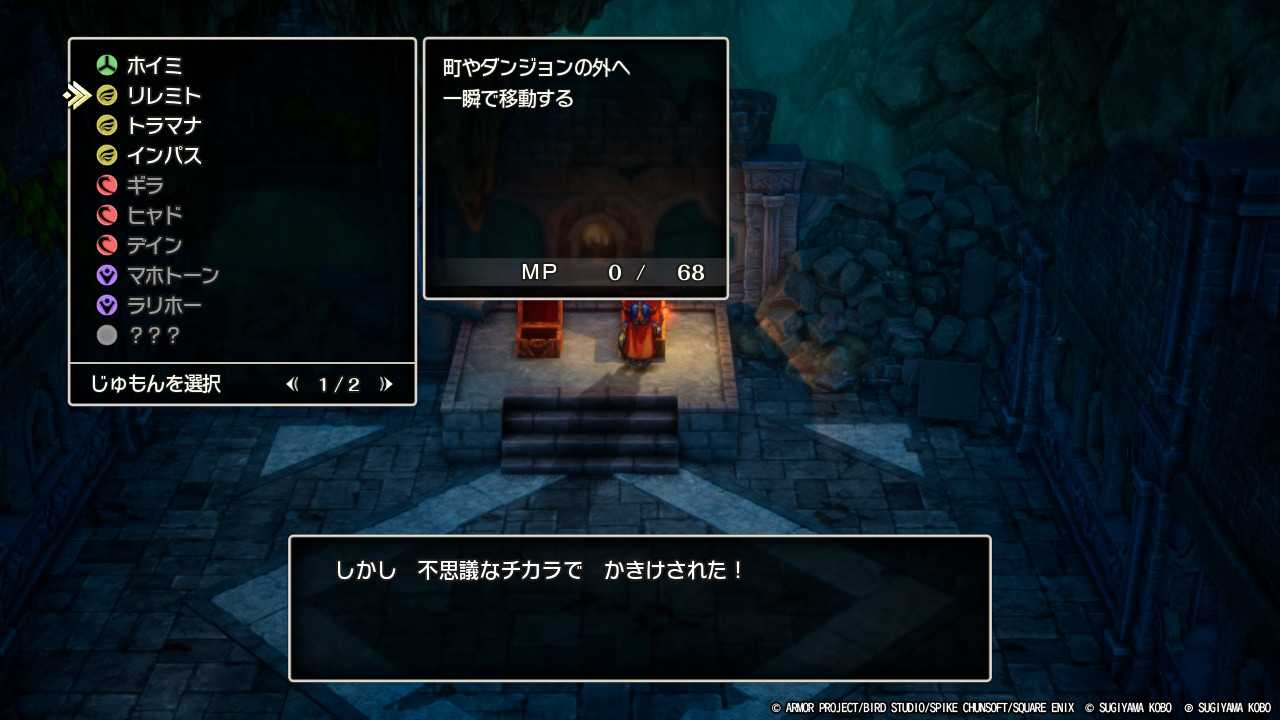This screenshot has height=720, width=1280.
Task: Select the red icon next to ヒャド
Action: pyautogui.click(x=106, y=215)
